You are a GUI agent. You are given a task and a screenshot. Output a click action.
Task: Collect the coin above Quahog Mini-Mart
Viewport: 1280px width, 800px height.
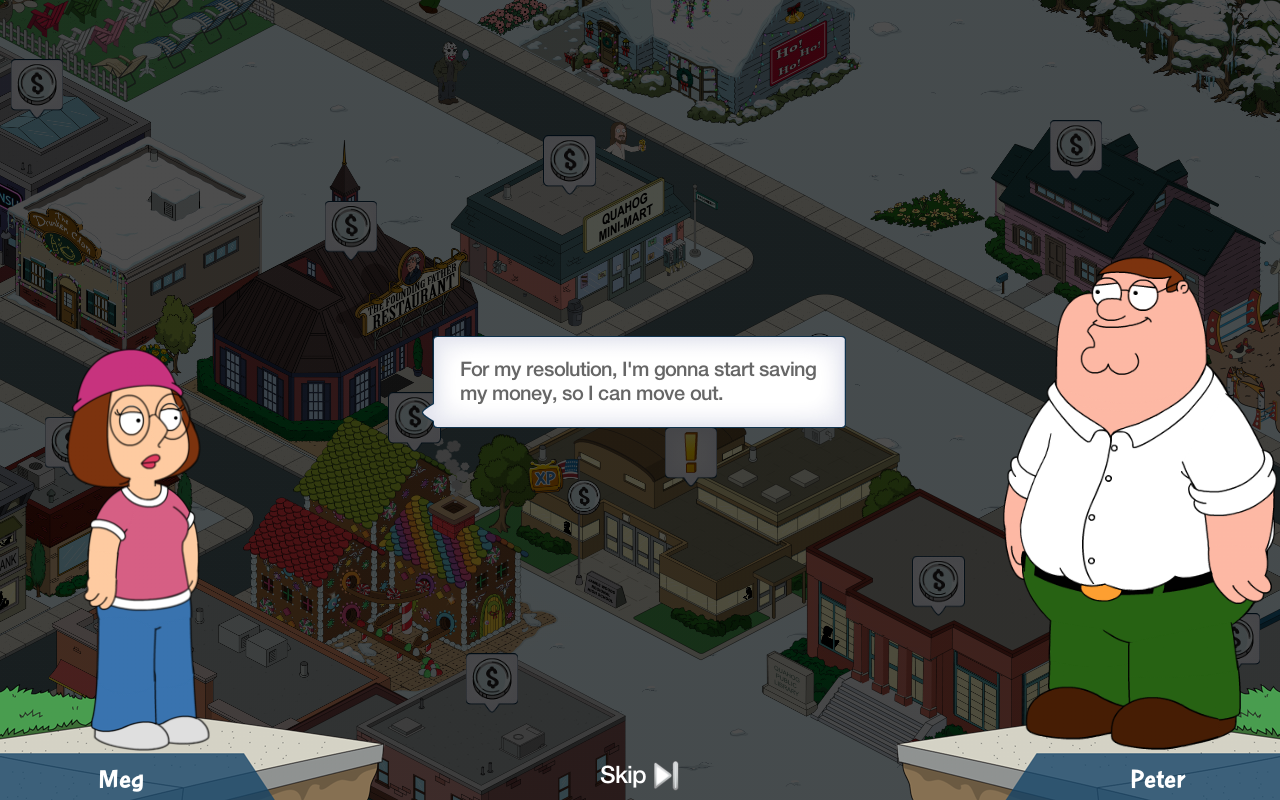click(x=570, y=159)
